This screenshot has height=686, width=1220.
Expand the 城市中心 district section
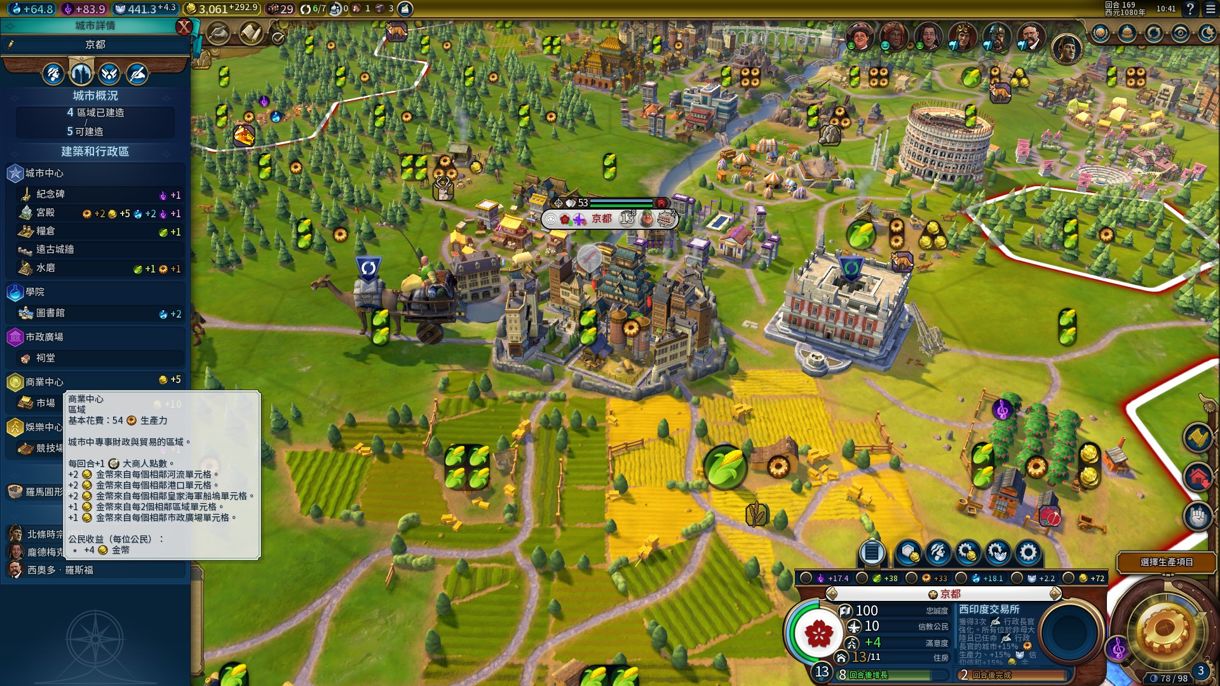[x=44, y=174]
